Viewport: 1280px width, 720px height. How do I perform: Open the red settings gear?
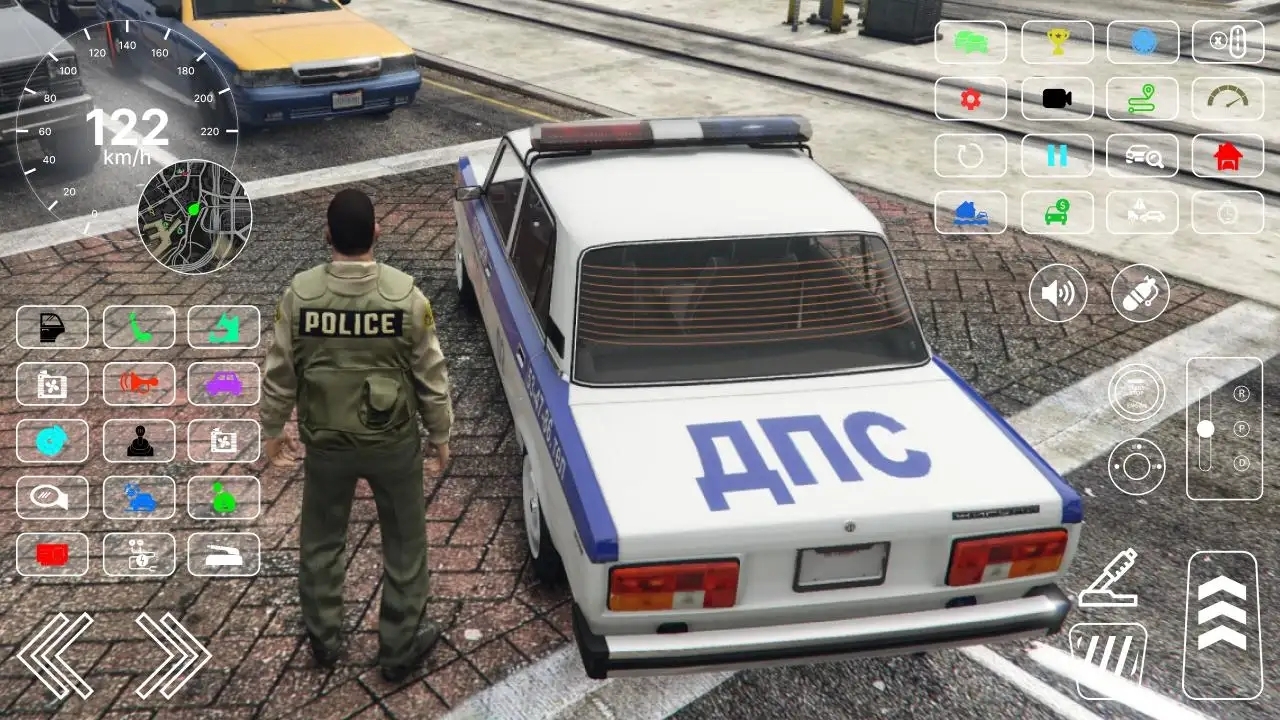(970, 99)
